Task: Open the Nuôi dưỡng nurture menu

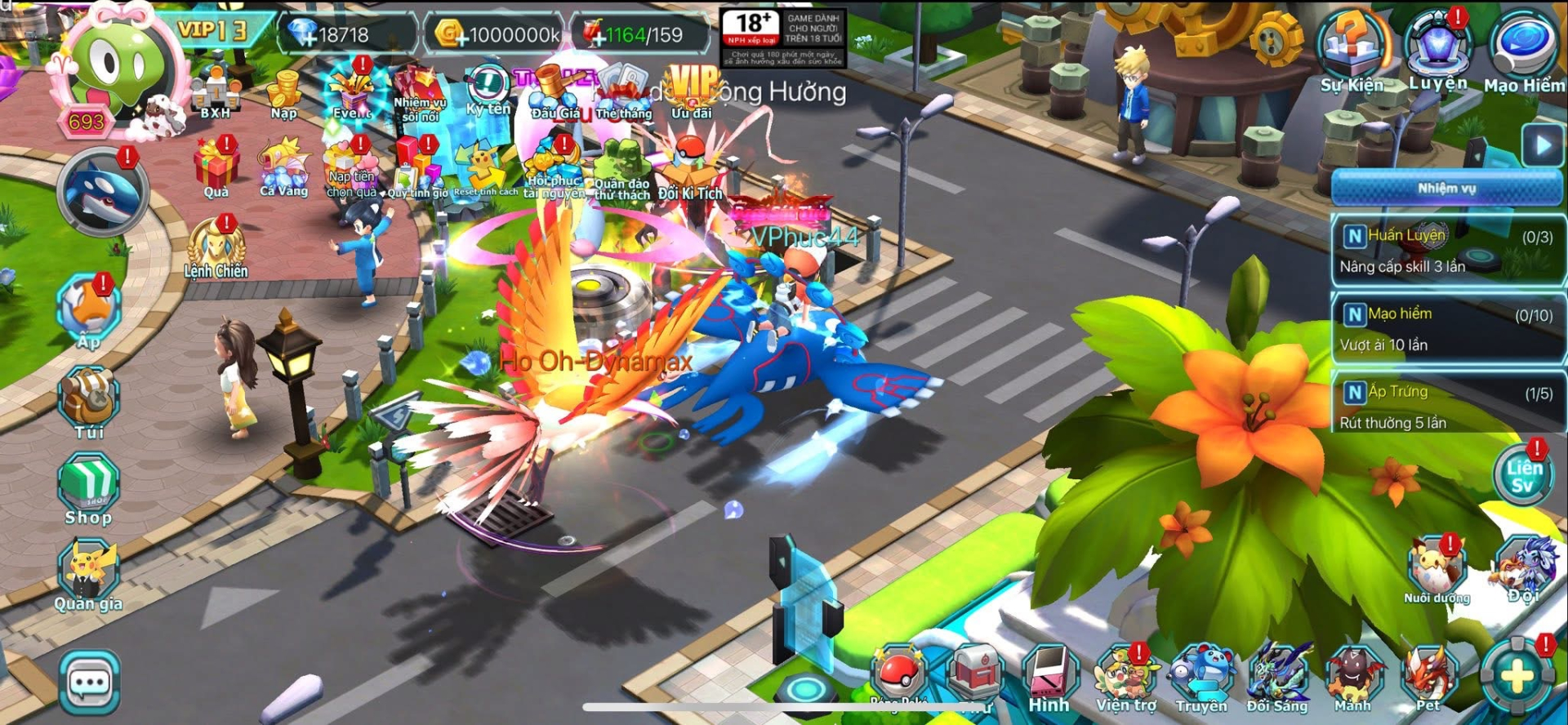Action: pos(1437,570)
